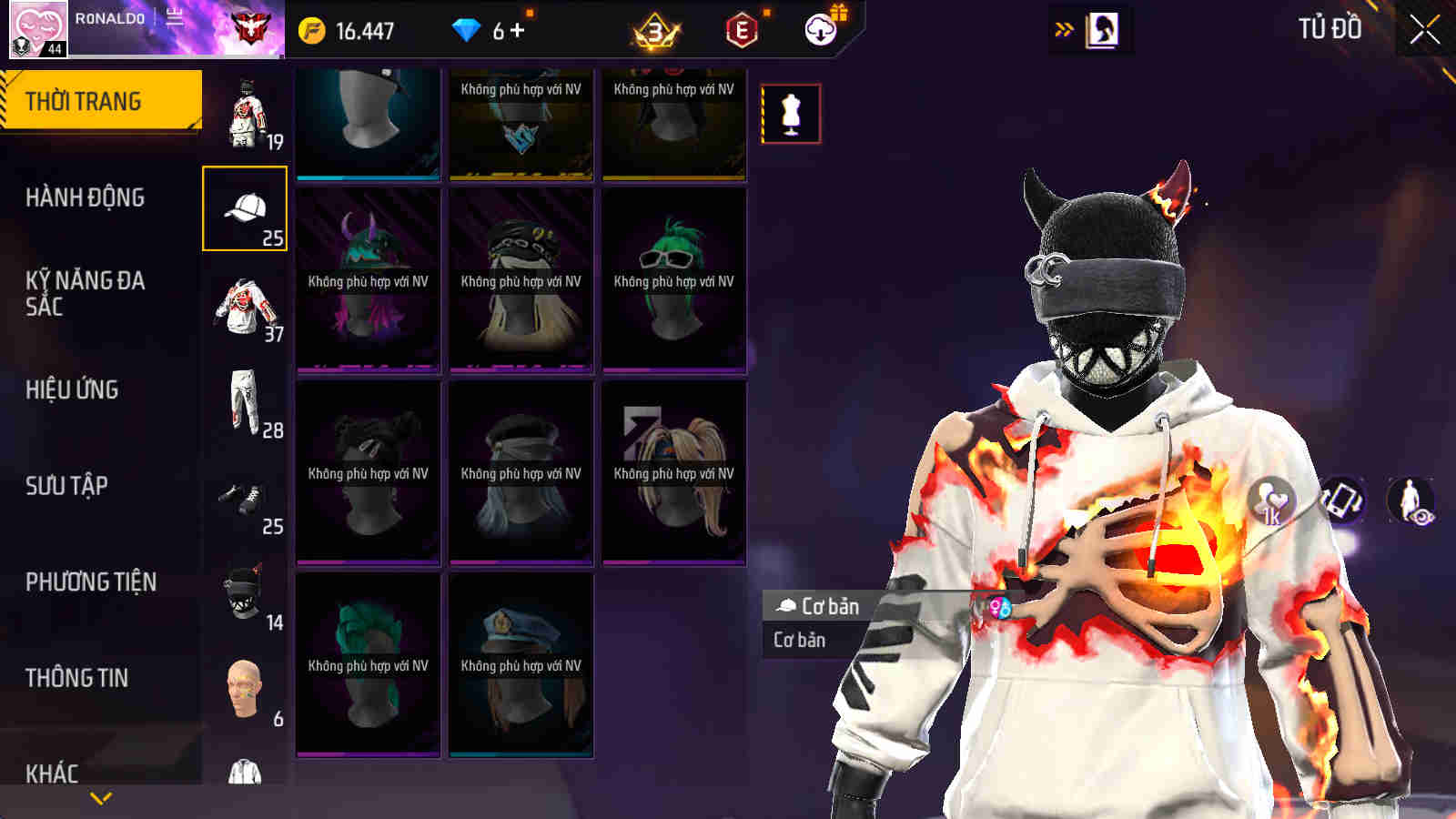Viewport: 1456px width, 819px height.
Task: Select the cap category showing 25 items
Action: tap(246, 209)
